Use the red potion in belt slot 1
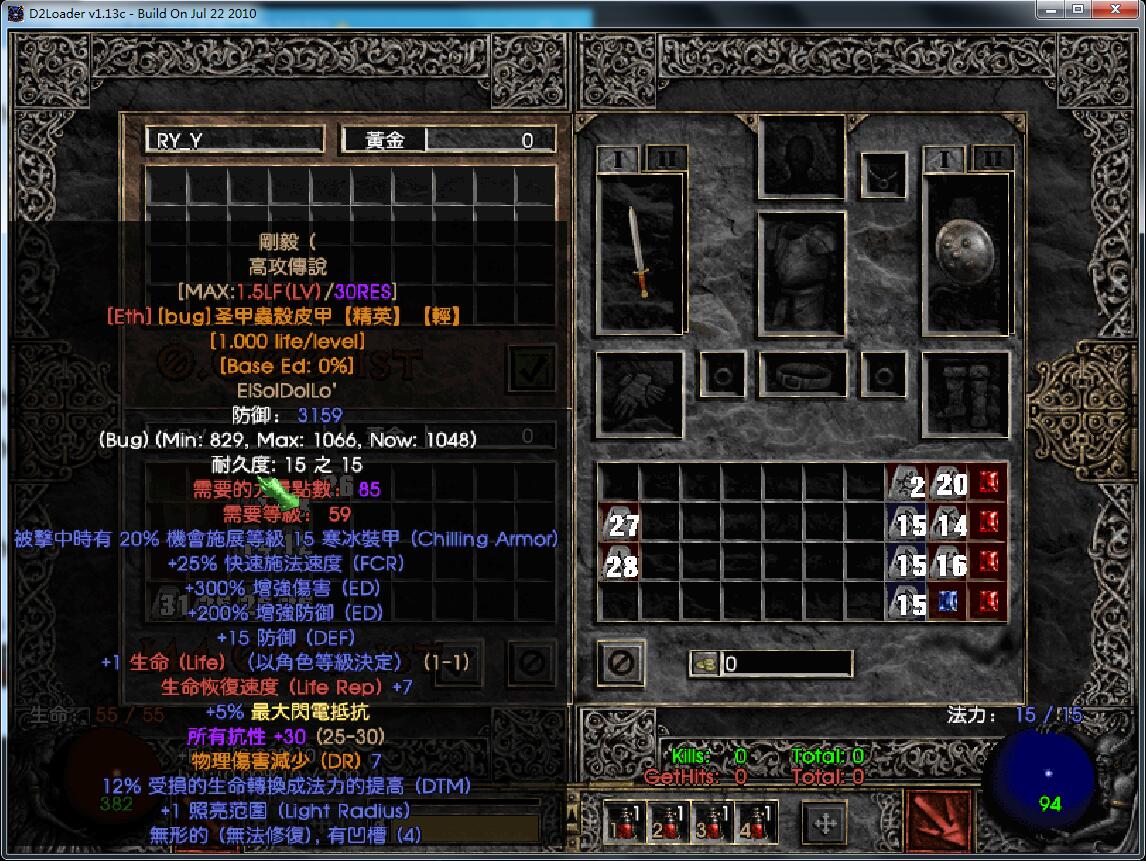 [x=624, y=821]
